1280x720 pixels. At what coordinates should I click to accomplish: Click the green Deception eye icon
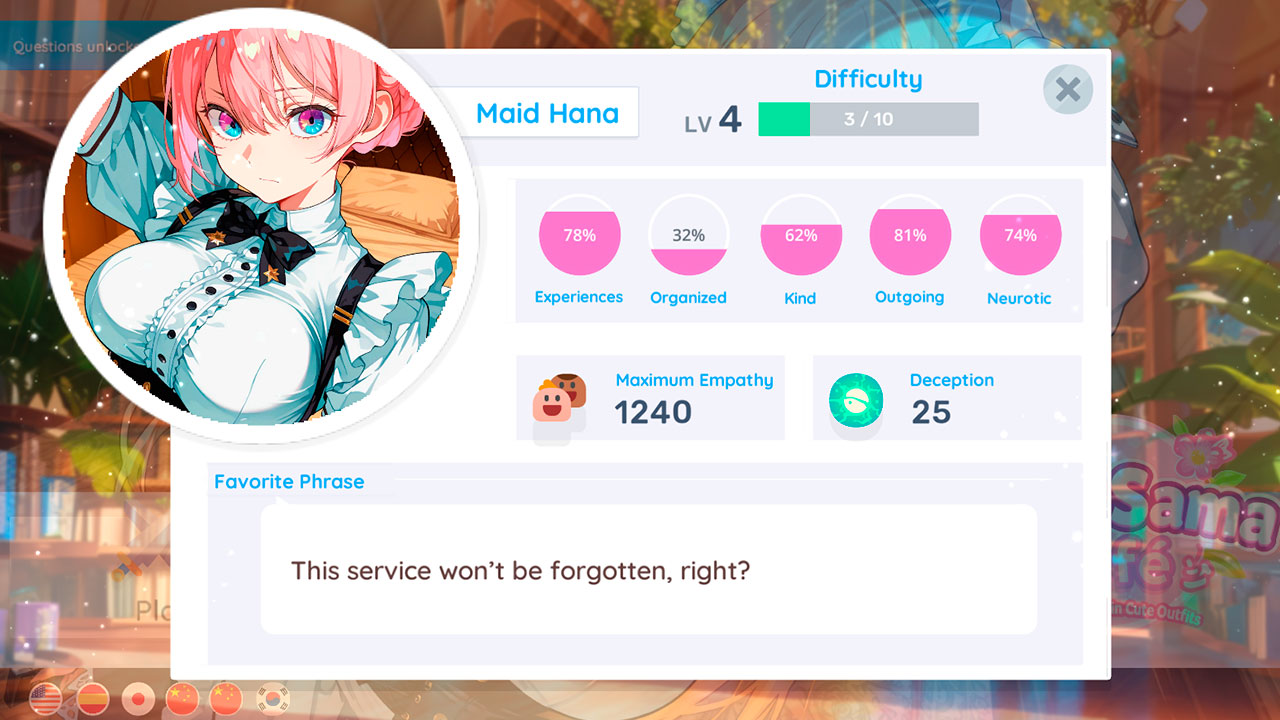coord(855,398)
